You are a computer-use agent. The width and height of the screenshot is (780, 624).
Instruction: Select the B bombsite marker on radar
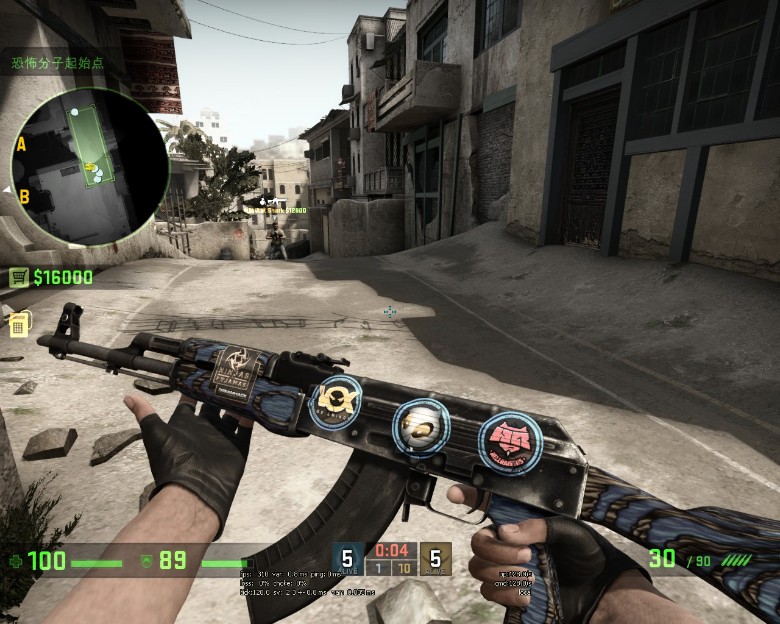(x=24, y=196)
